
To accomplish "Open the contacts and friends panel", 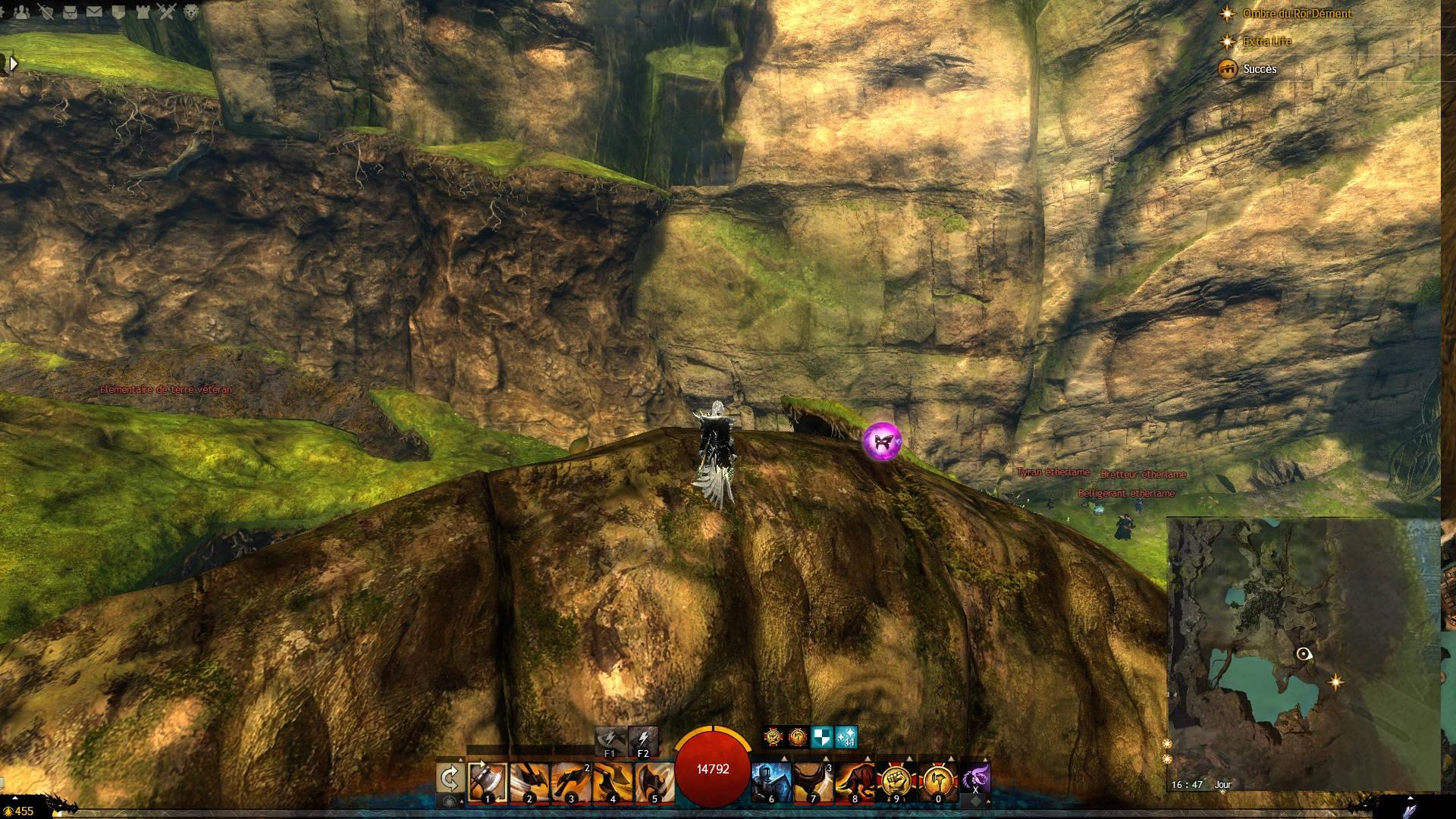I will (22, 12).
